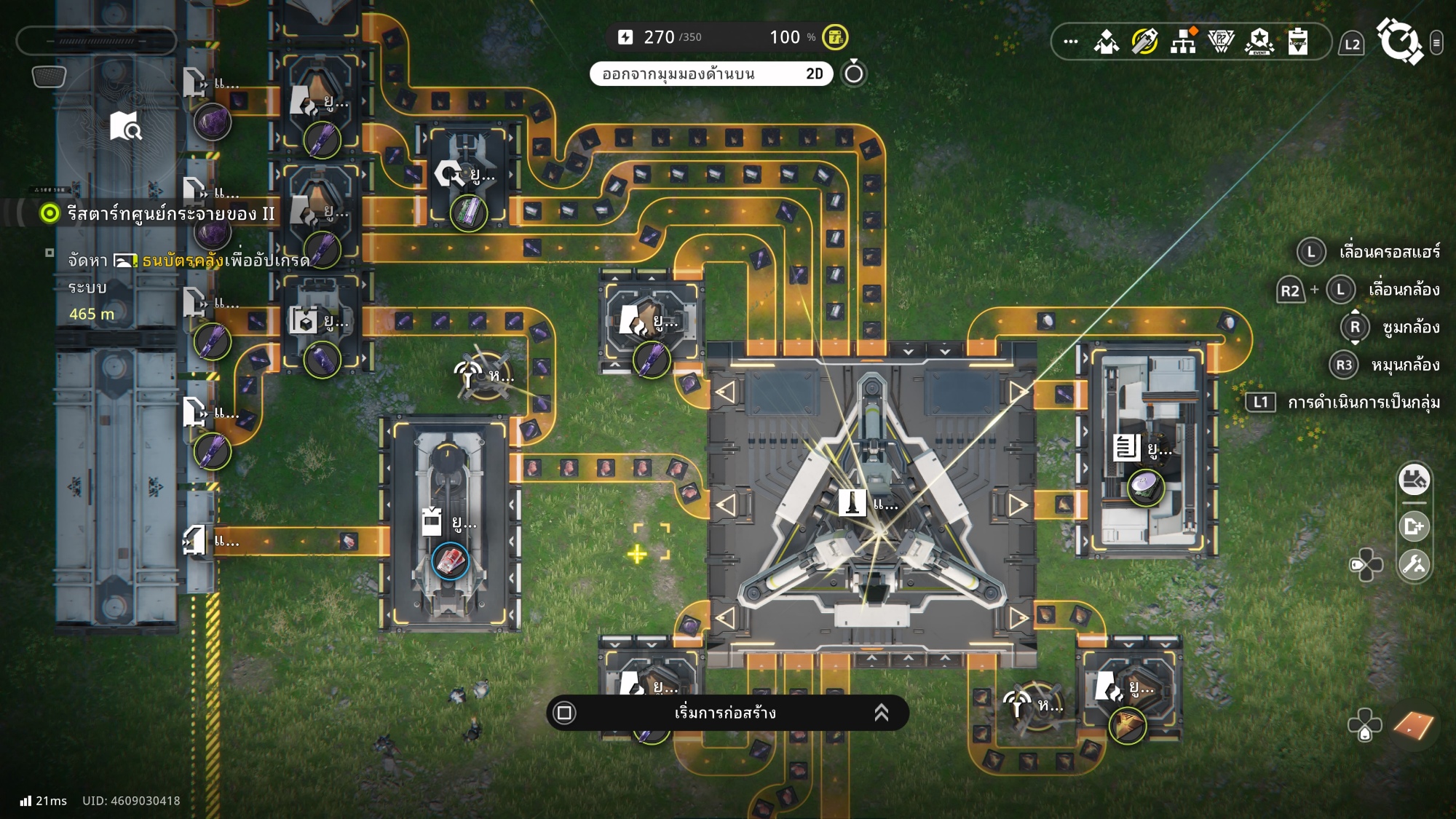Open the operator team icon in top toolbar

tap(1107, 41)
